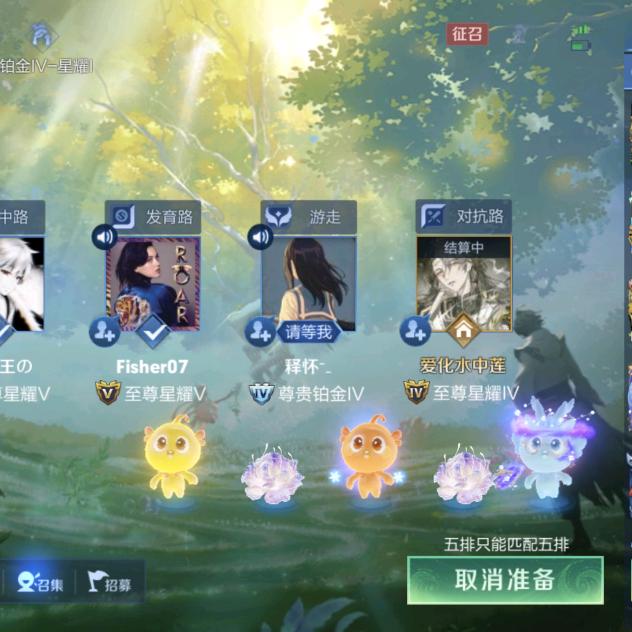Click the house icon under 爱化水中莲's avatar
Screen dimensions: 632x632
[x=463, y=329]
